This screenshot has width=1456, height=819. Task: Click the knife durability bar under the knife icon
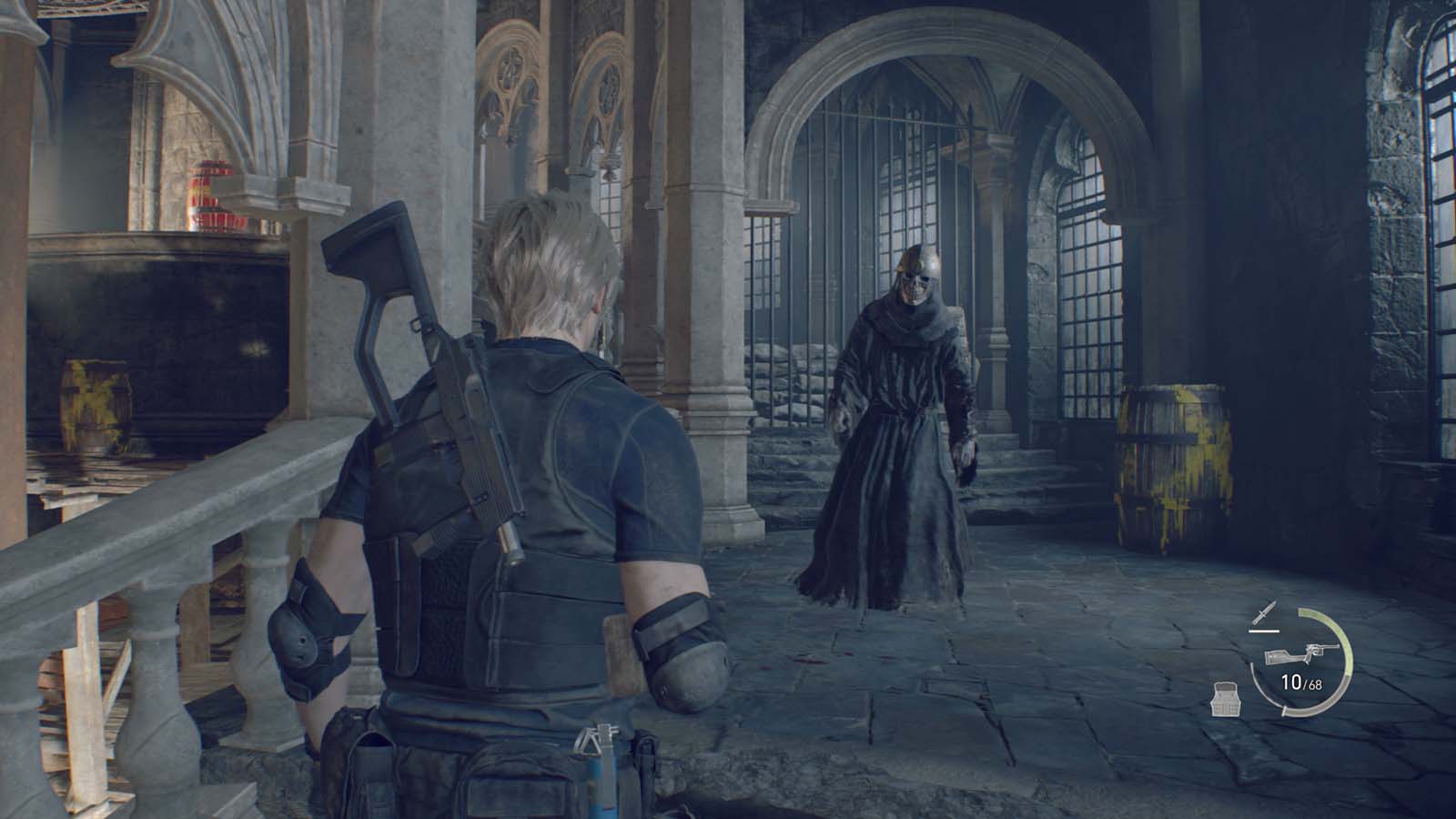1264,631
